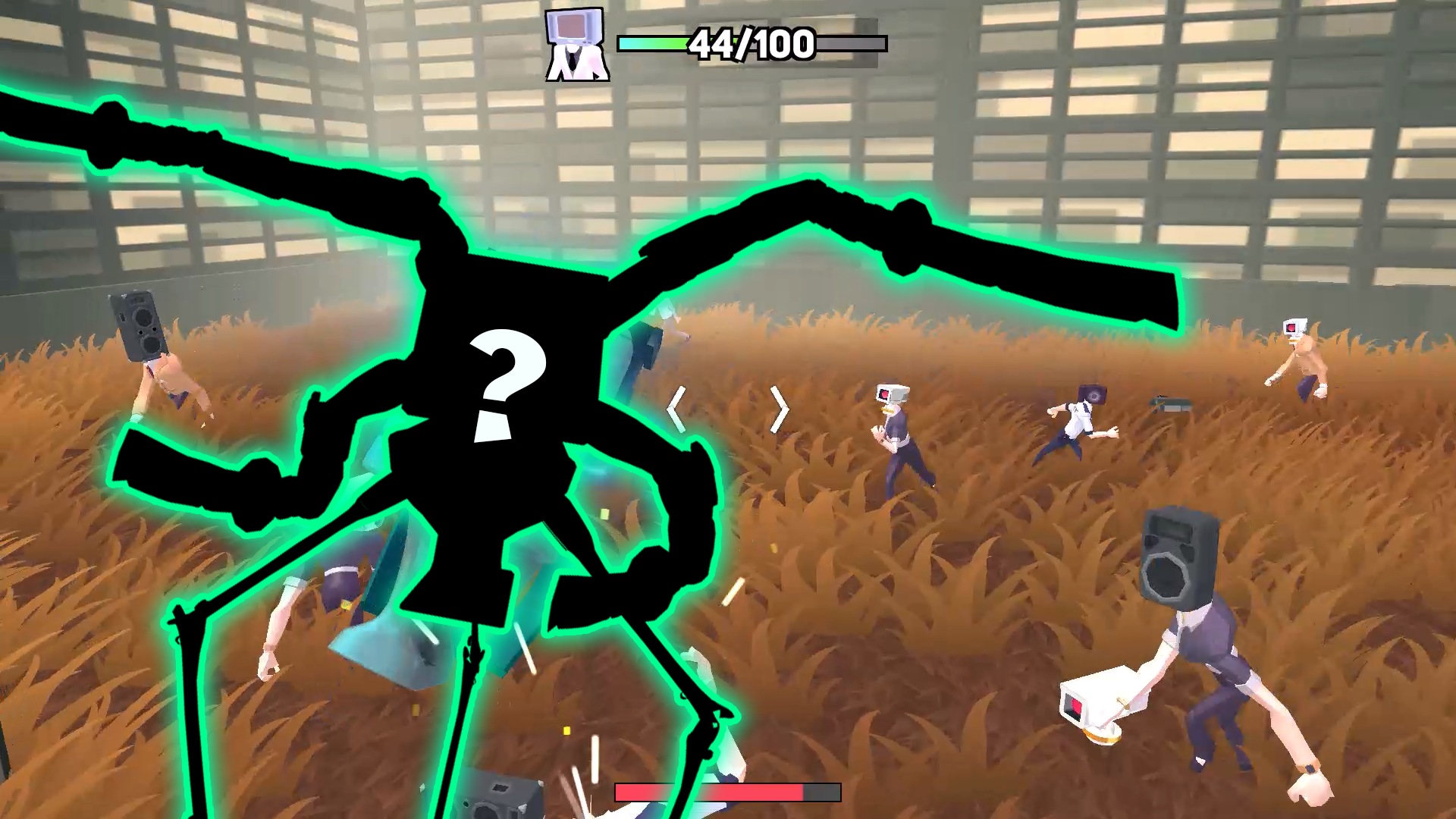Image resolution: width=1456 pixels, height=819 pixels.
Task: Select the 44/100 health counter label
Action: [749, 45]
